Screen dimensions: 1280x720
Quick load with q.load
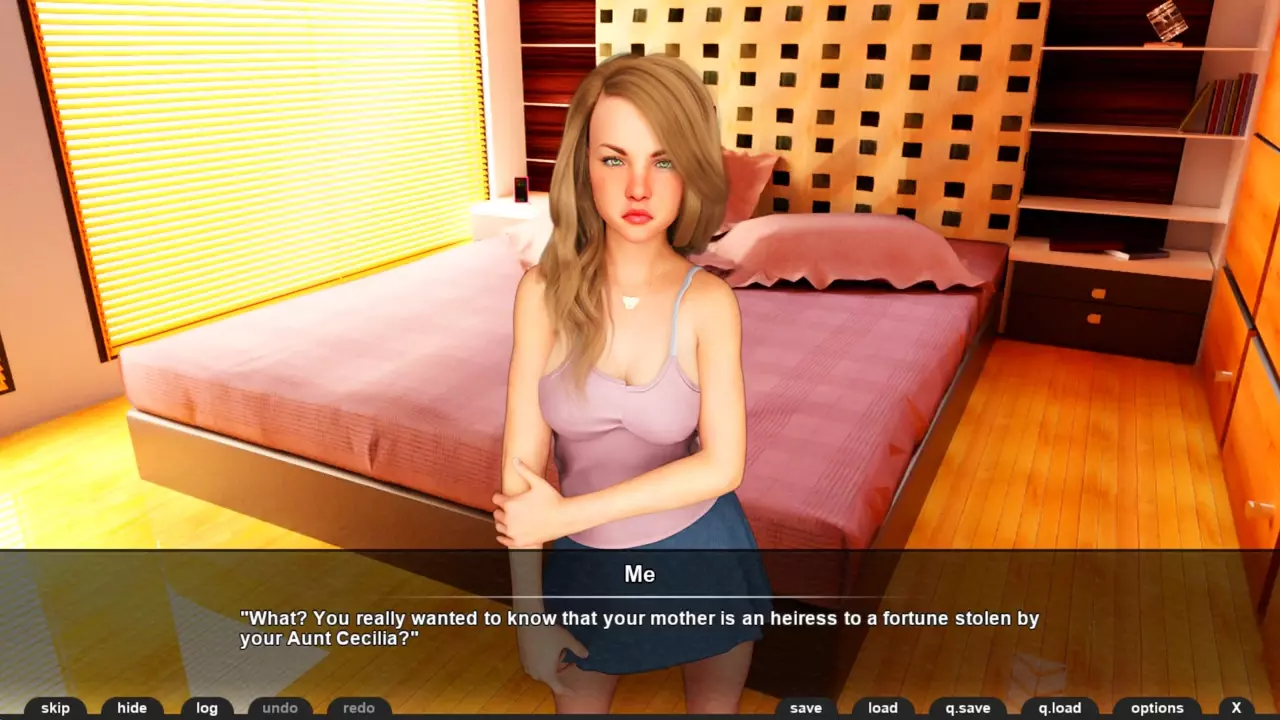(1060, 708)
